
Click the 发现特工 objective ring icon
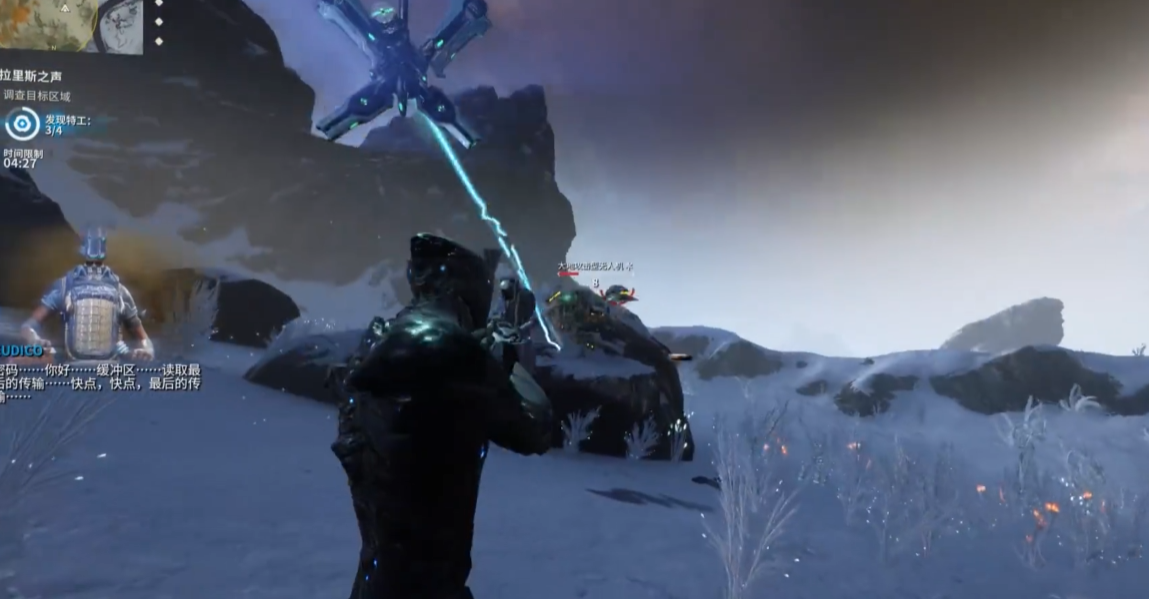click(x=22, y=124)
